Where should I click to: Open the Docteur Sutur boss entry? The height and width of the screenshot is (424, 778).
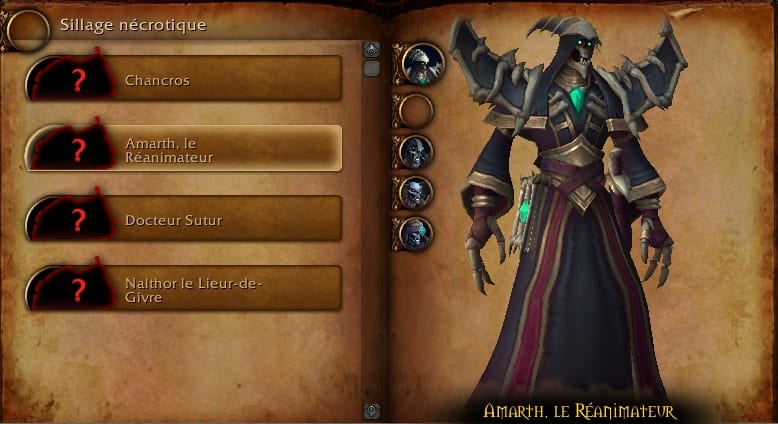(183, 219)
